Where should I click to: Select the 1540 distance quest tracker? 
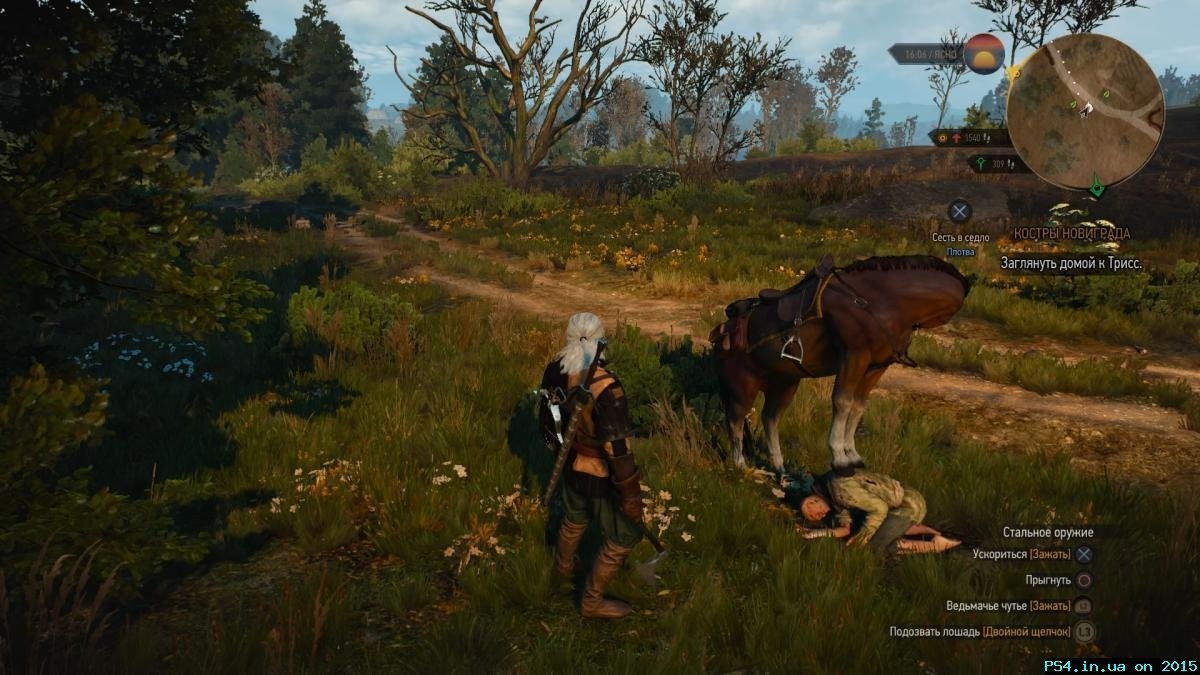(967, 137)
